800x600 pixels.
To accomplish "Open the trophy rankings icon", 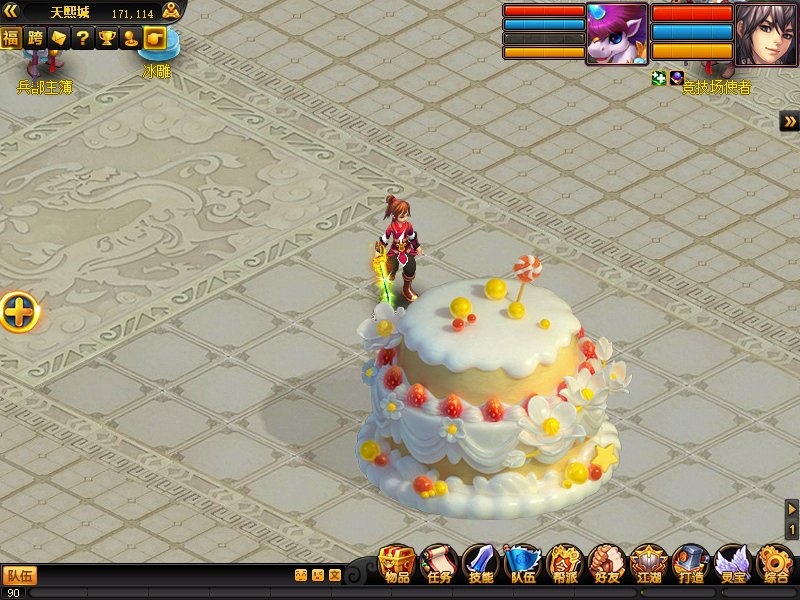I will tap(107, 38).
